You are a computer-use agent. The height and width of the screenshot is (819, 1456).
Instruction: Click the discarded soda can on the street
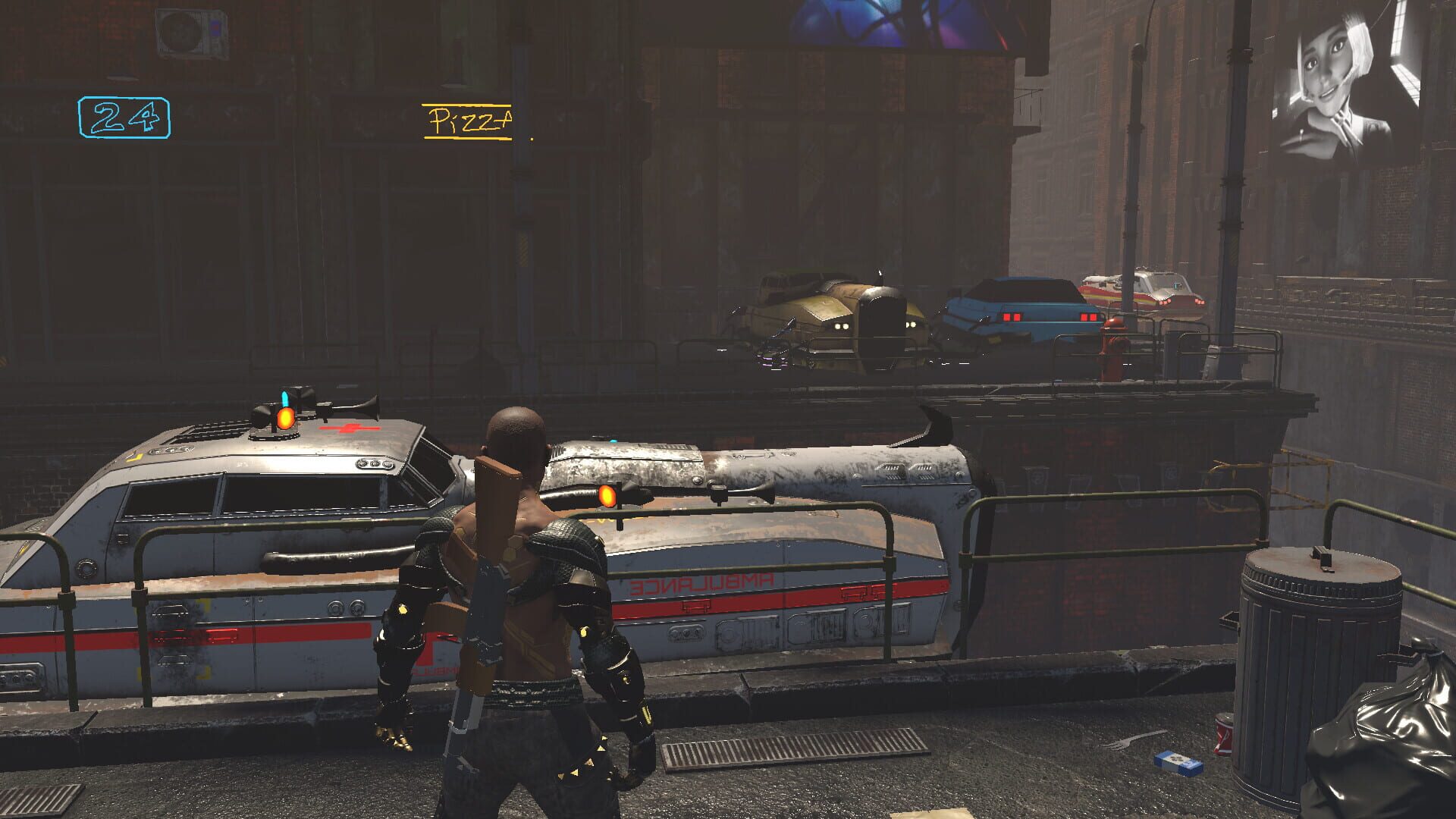coord(1223,736)
